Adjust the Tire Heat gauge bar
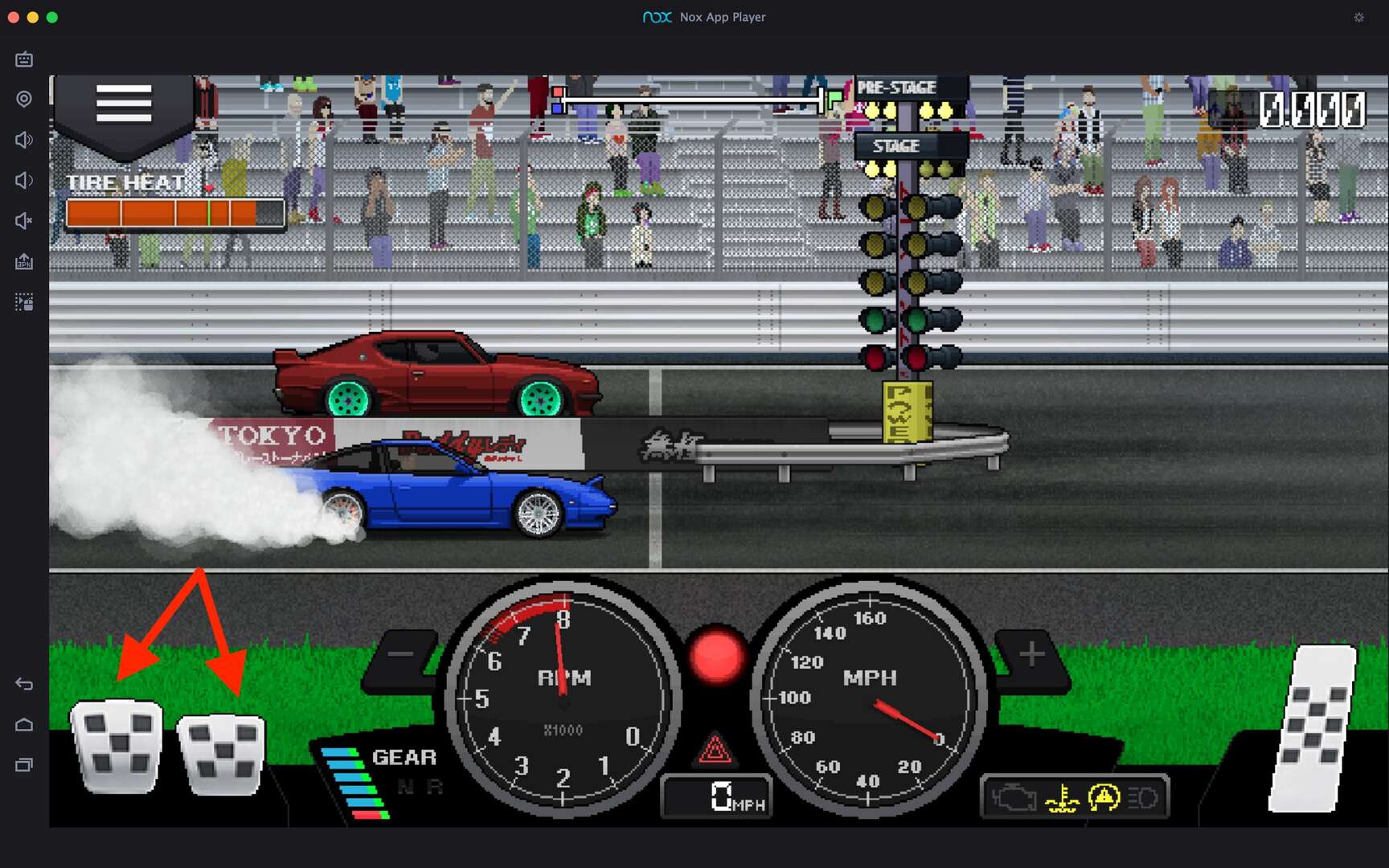 pos(175,211)
